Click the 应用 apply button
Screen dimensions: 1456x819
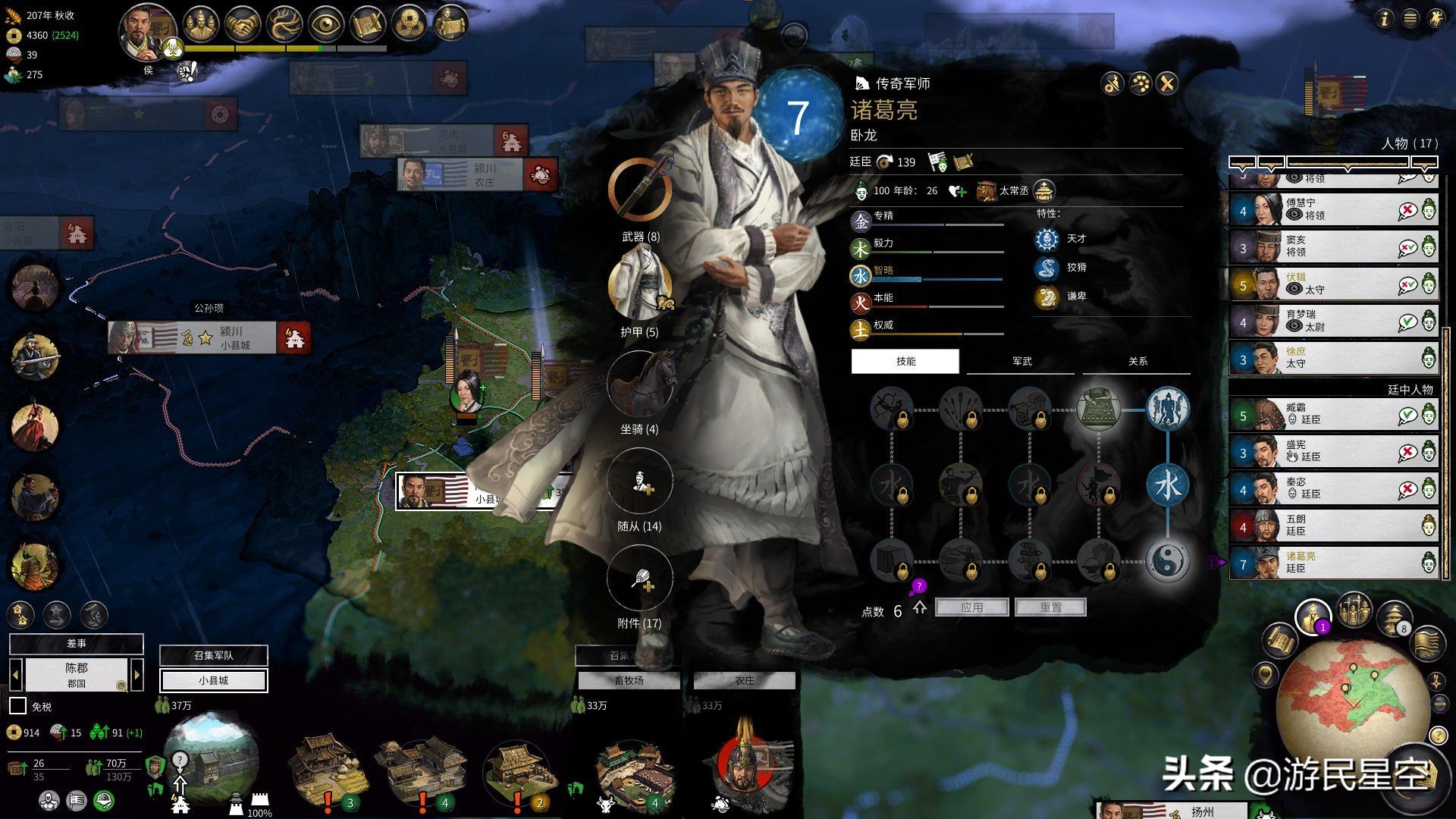click(x=971, y=607)
